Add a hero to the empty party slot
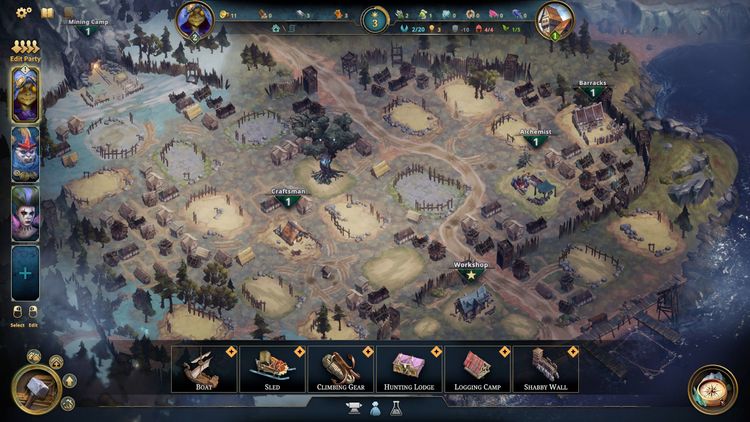Screen dimensions: 750x422 coord(25,273)
